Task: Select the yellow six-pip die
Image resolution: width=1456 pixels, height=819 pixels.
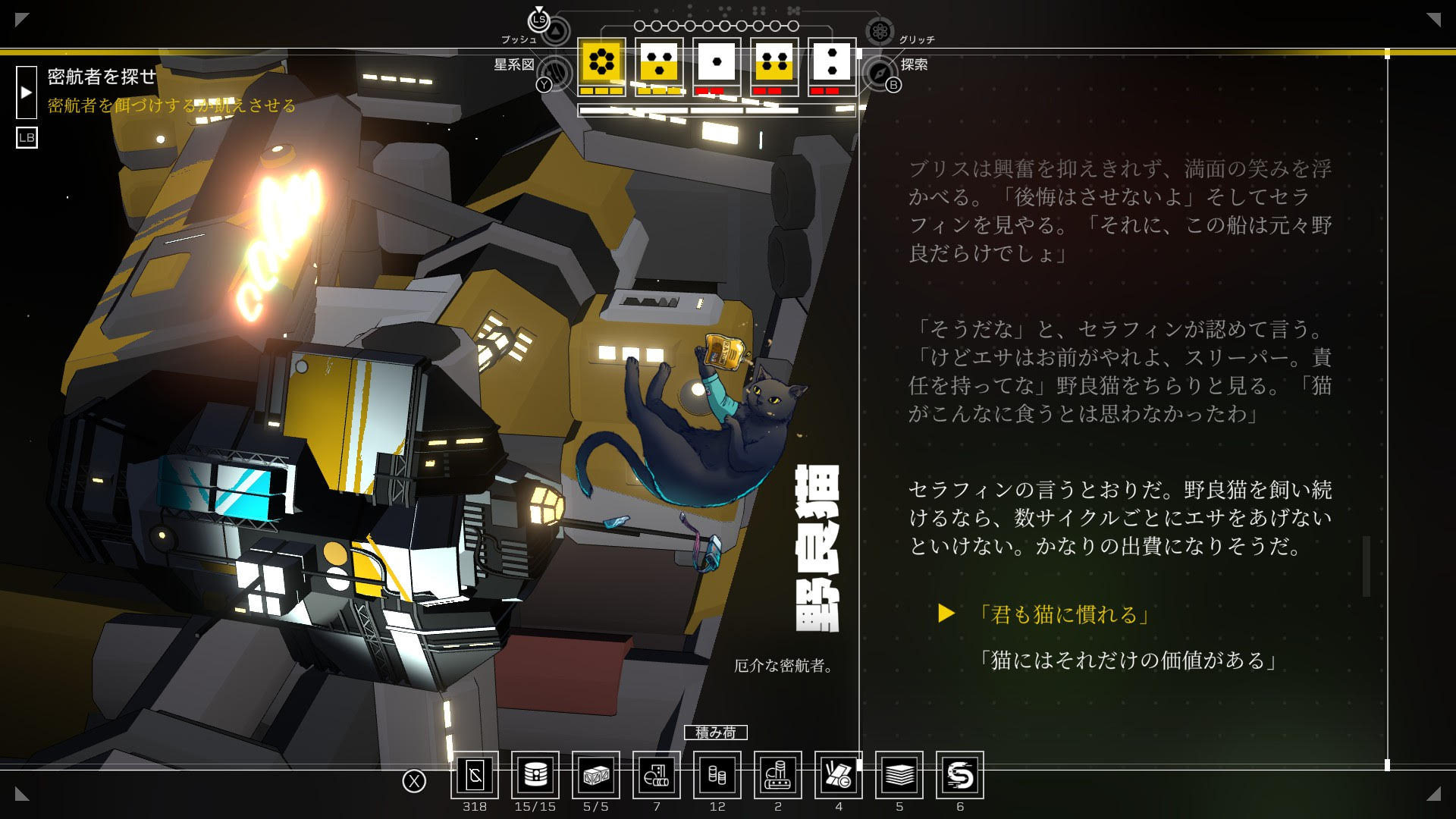Action: coord(601,62)
